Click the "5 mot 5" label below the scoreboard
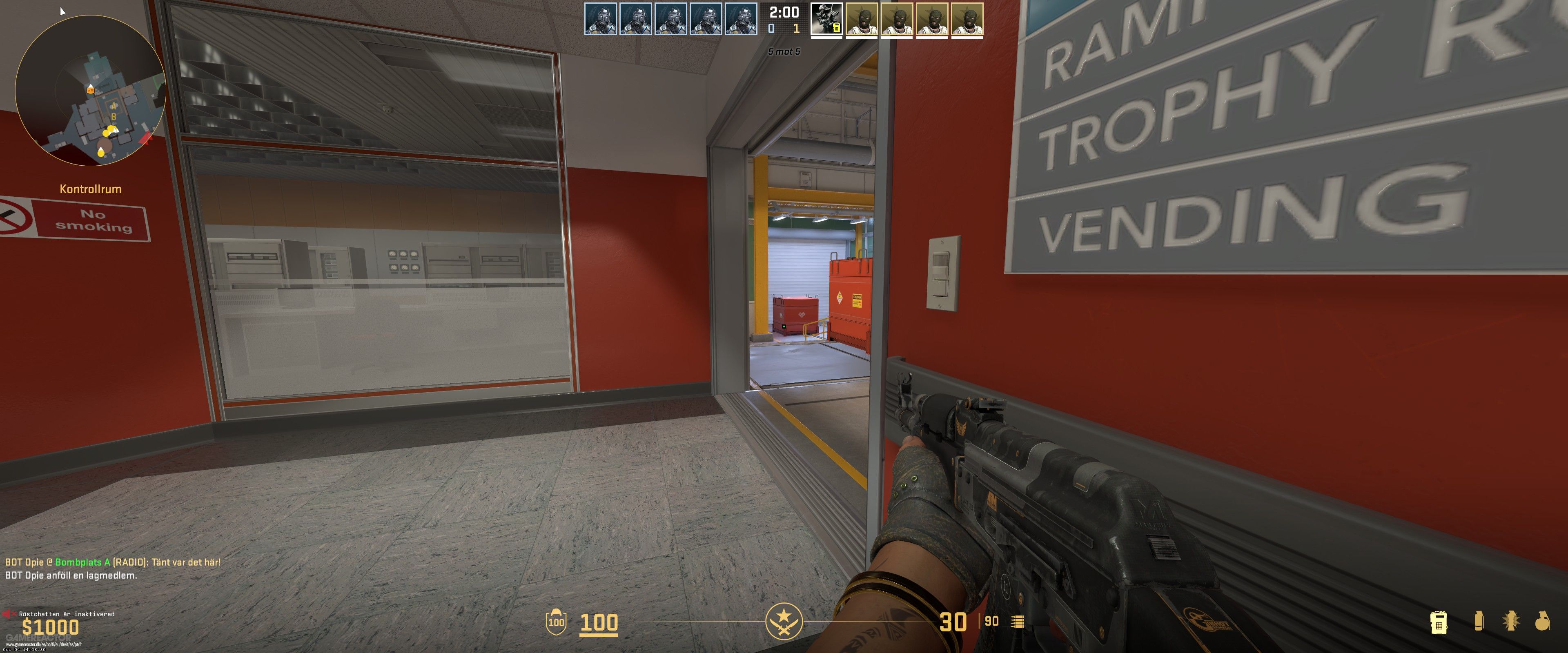This screenshot has height=653, width=1568. 784,51
